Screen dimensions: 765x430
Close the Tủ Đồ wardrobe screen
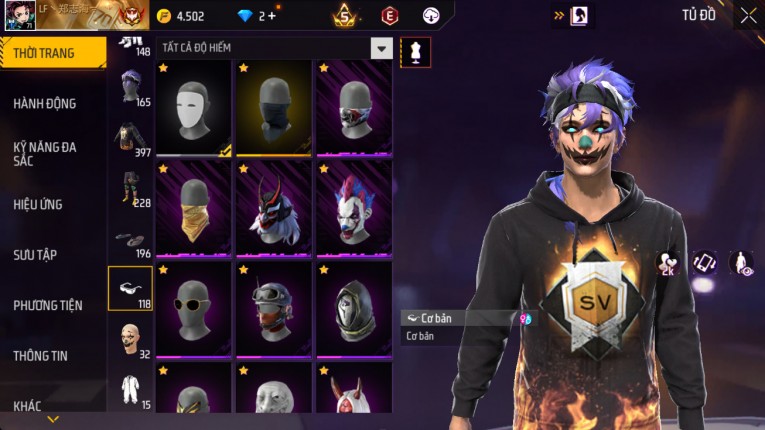point(748,16)
